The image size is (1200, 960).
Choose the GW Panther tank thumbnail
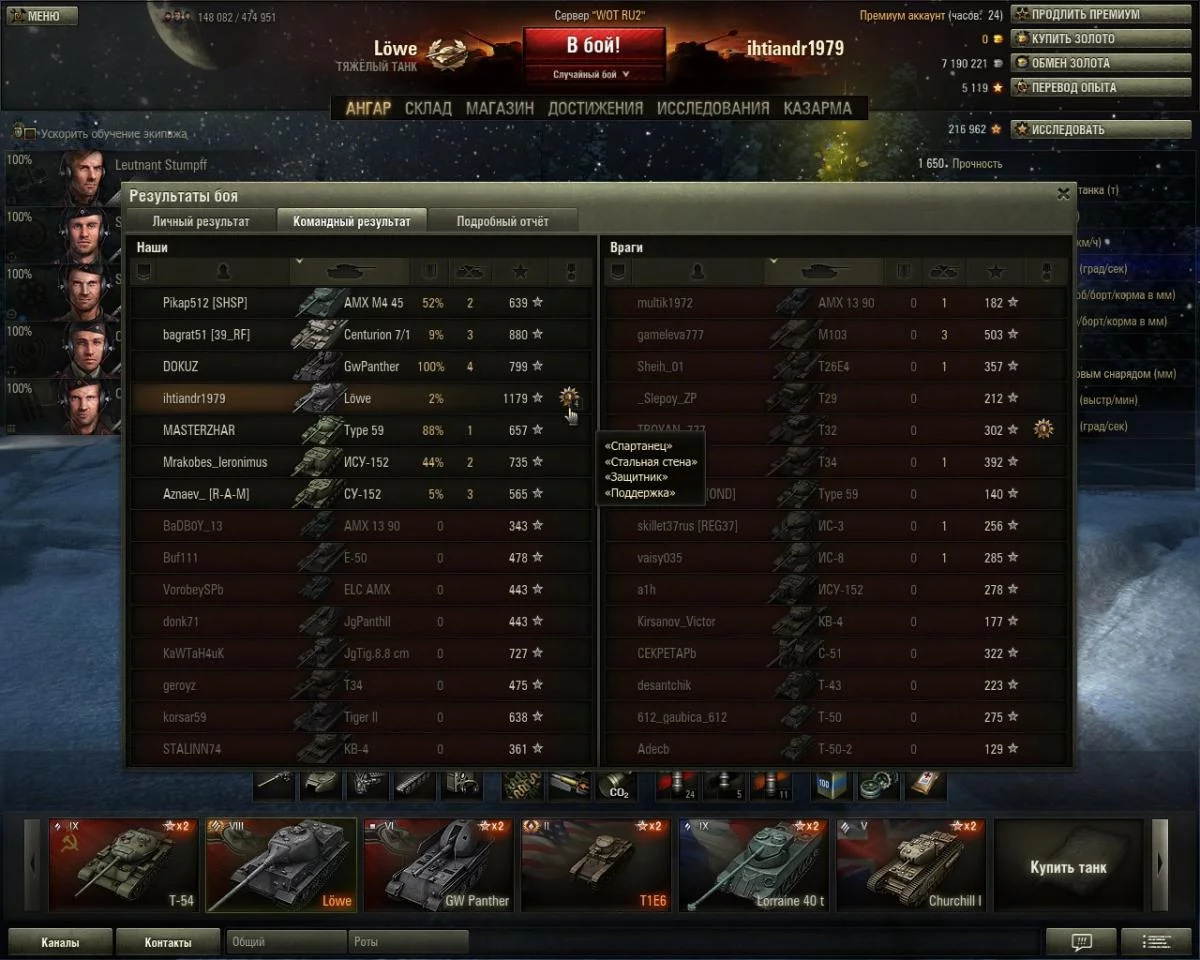pyautogui.click(x=439, y=865)
